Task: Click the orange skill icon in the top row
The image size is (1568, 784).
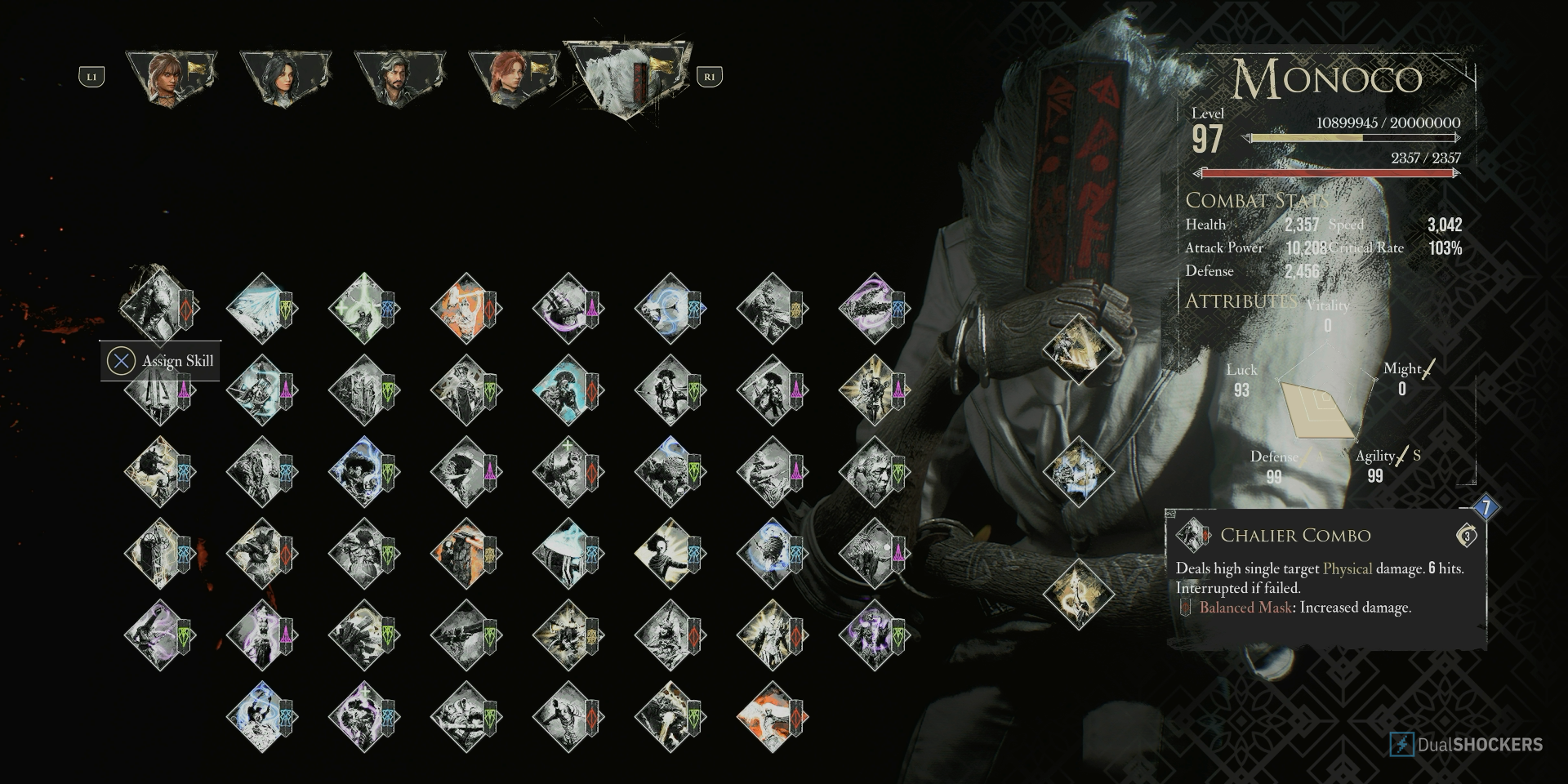Action: pyautogui.click(x=467, y=310)
